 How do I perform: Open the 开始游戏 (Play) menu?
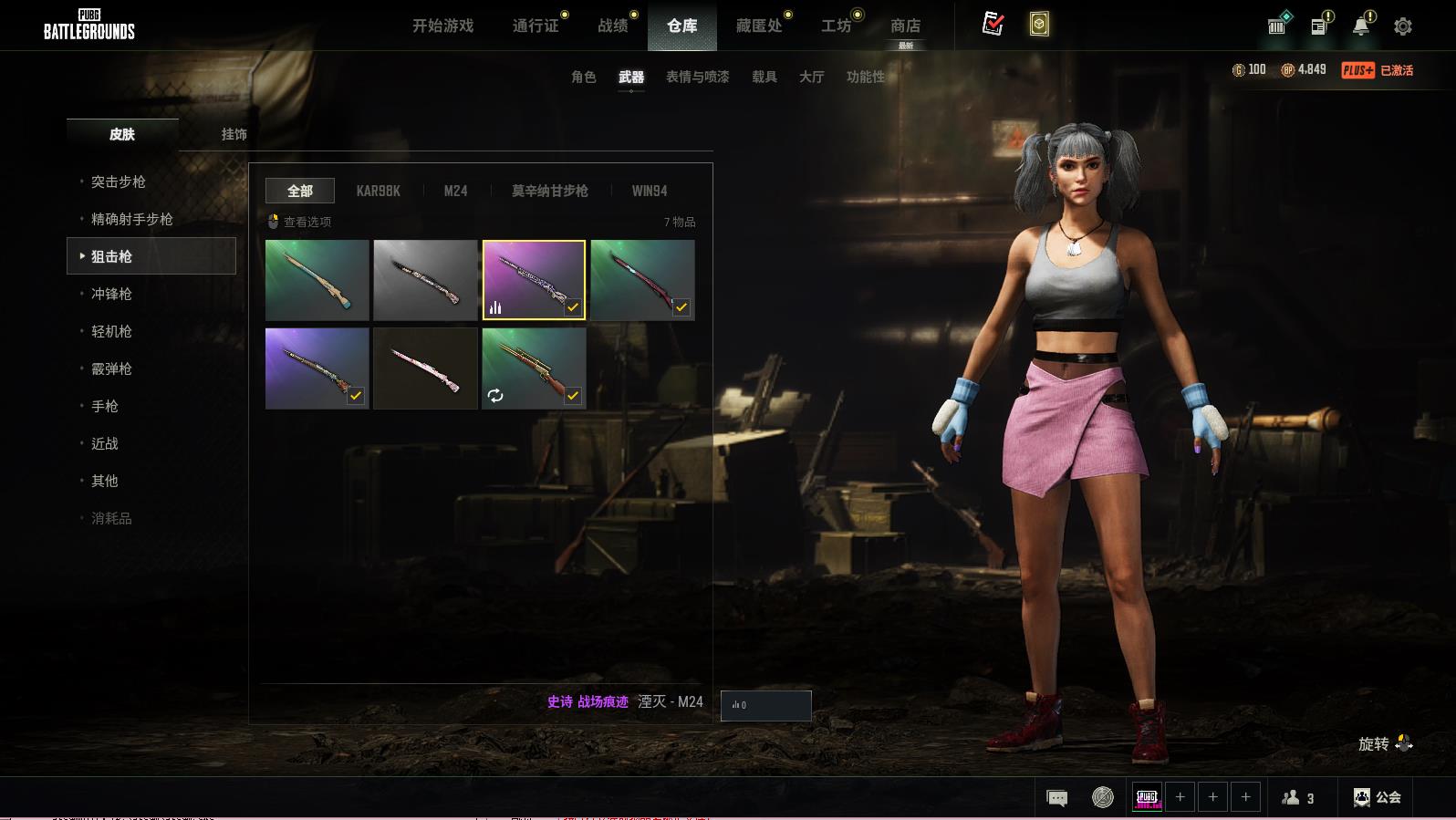pos(442,26)
